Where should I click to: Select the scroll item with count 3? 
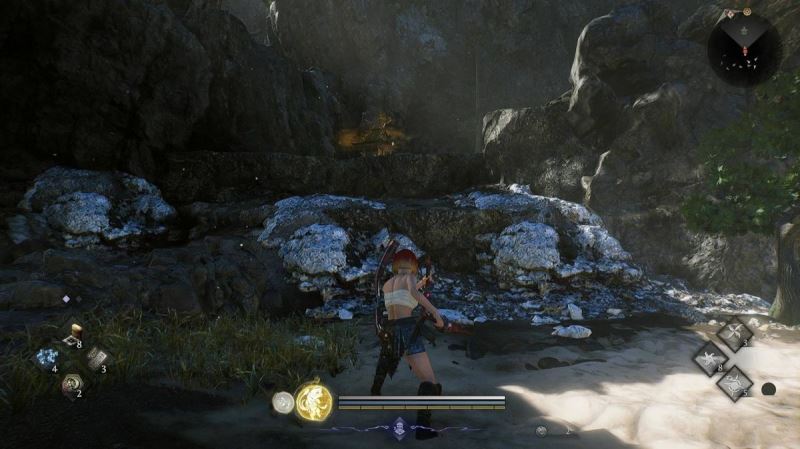pyautogui.click(x=96, y=358)
